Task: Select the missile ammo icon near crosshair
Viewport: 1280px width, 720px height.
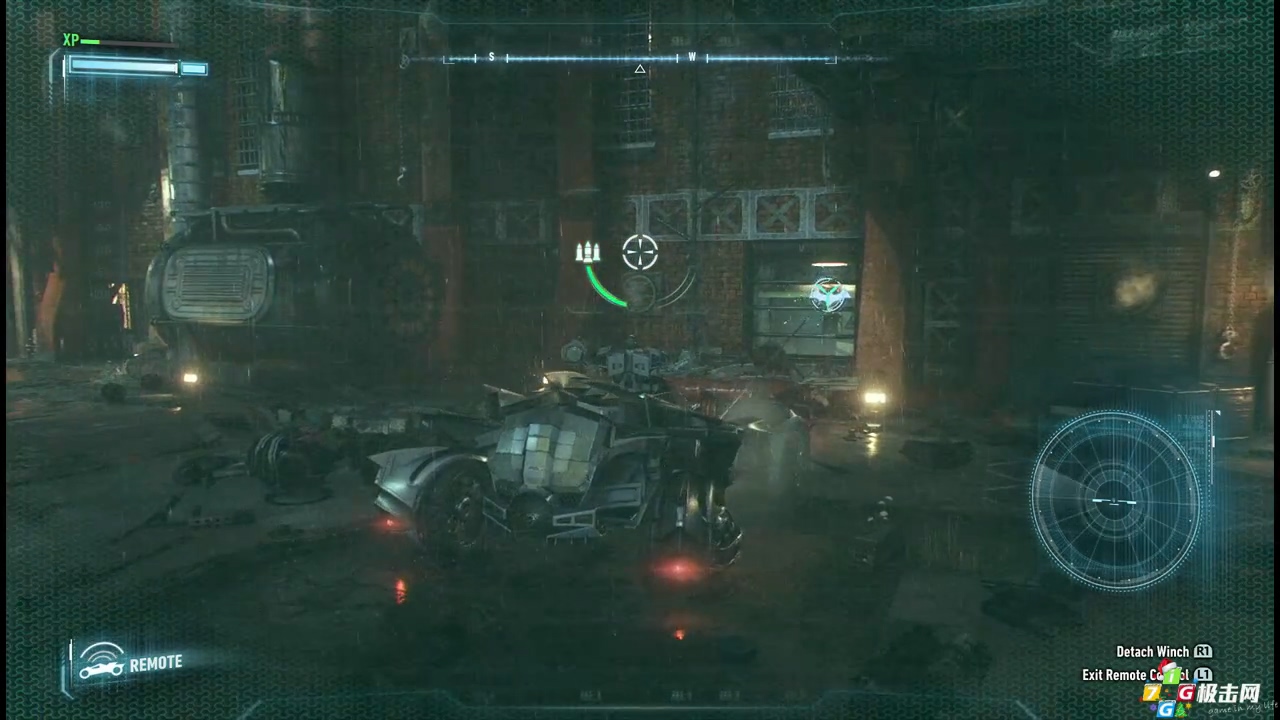Action: point(588,252)
